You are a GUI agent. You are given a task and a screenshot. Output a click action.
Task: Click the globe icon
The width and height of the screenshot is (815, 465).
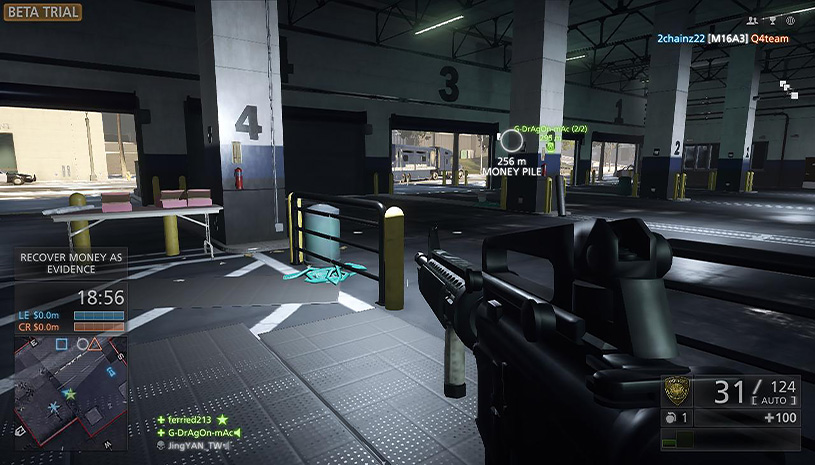790,20
